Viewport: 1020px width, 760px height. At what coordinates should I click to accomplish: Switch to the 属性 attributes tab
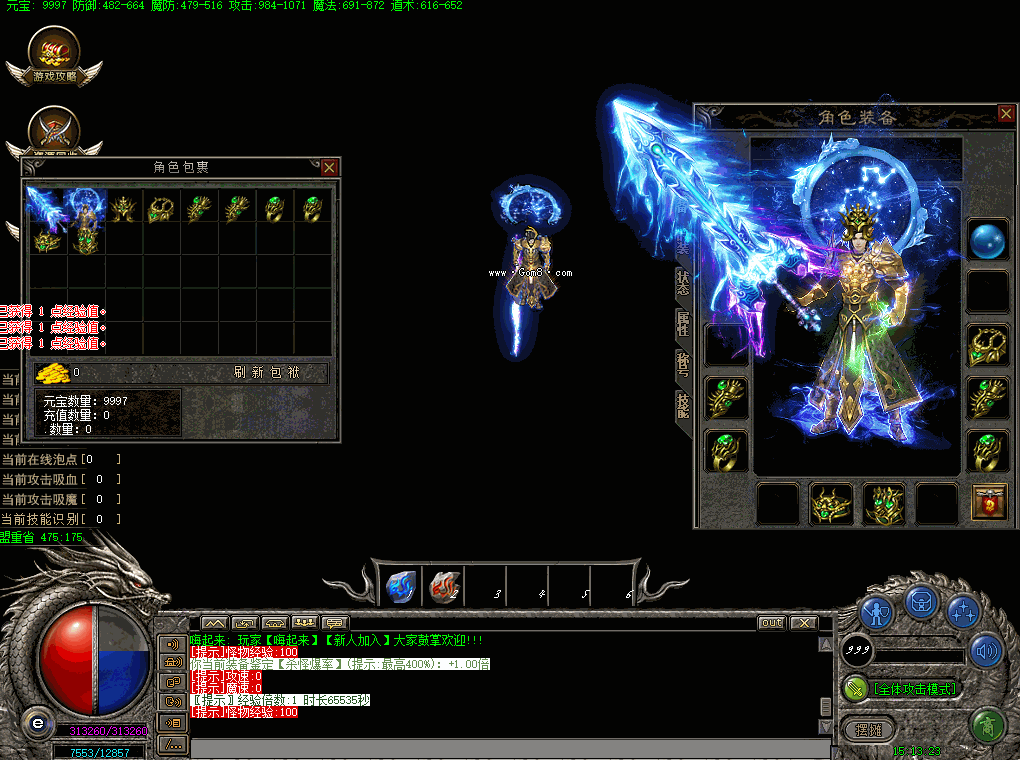683,322
